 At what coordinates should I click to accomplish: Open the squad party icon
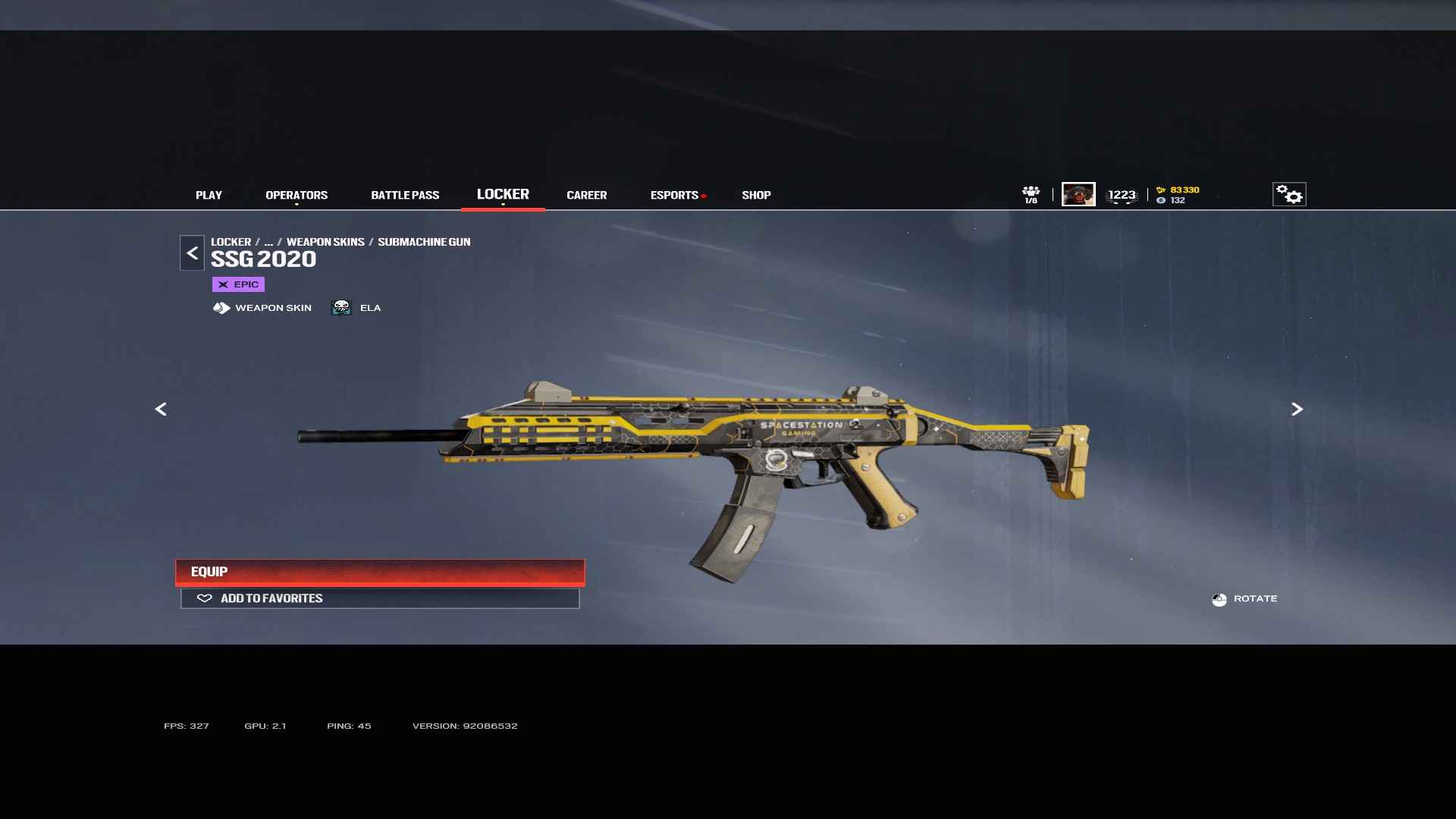(x=1031, y=194)
